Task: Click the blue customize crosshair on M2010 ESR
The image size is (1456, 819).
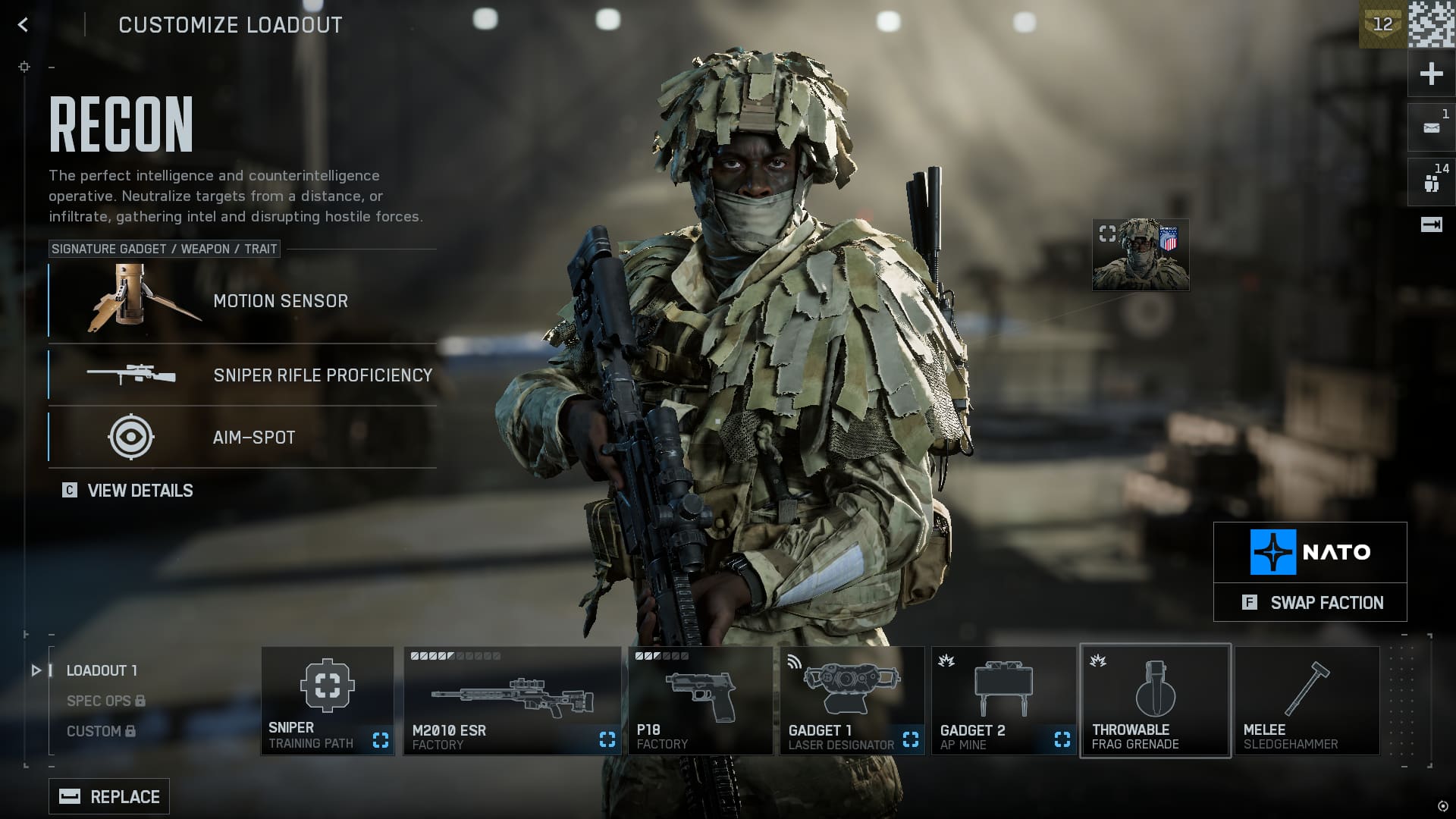Action: point(607,739)
